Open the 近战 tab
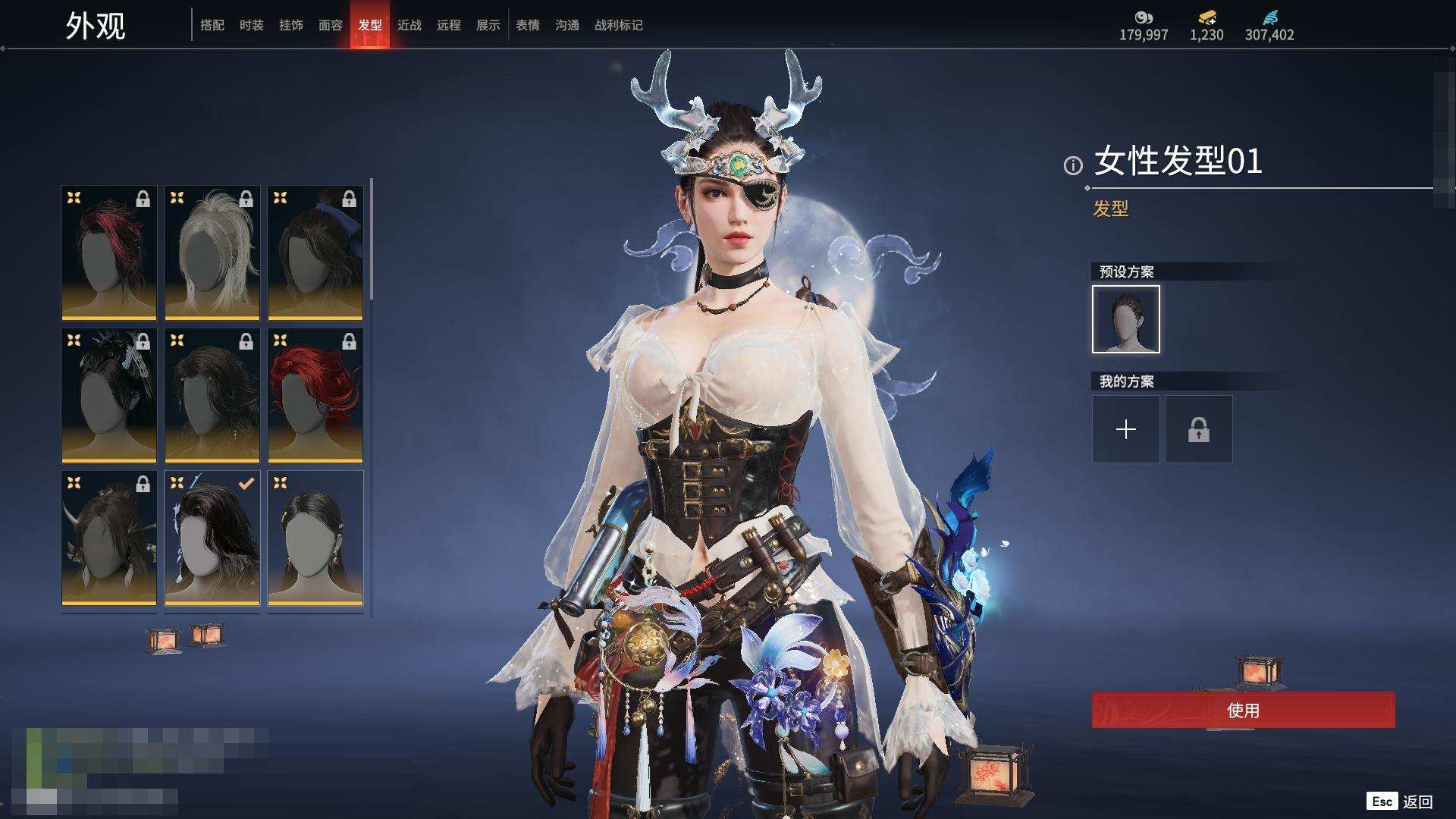The image size is (1456, 819). pyautogui.click(x=409, y=25)
